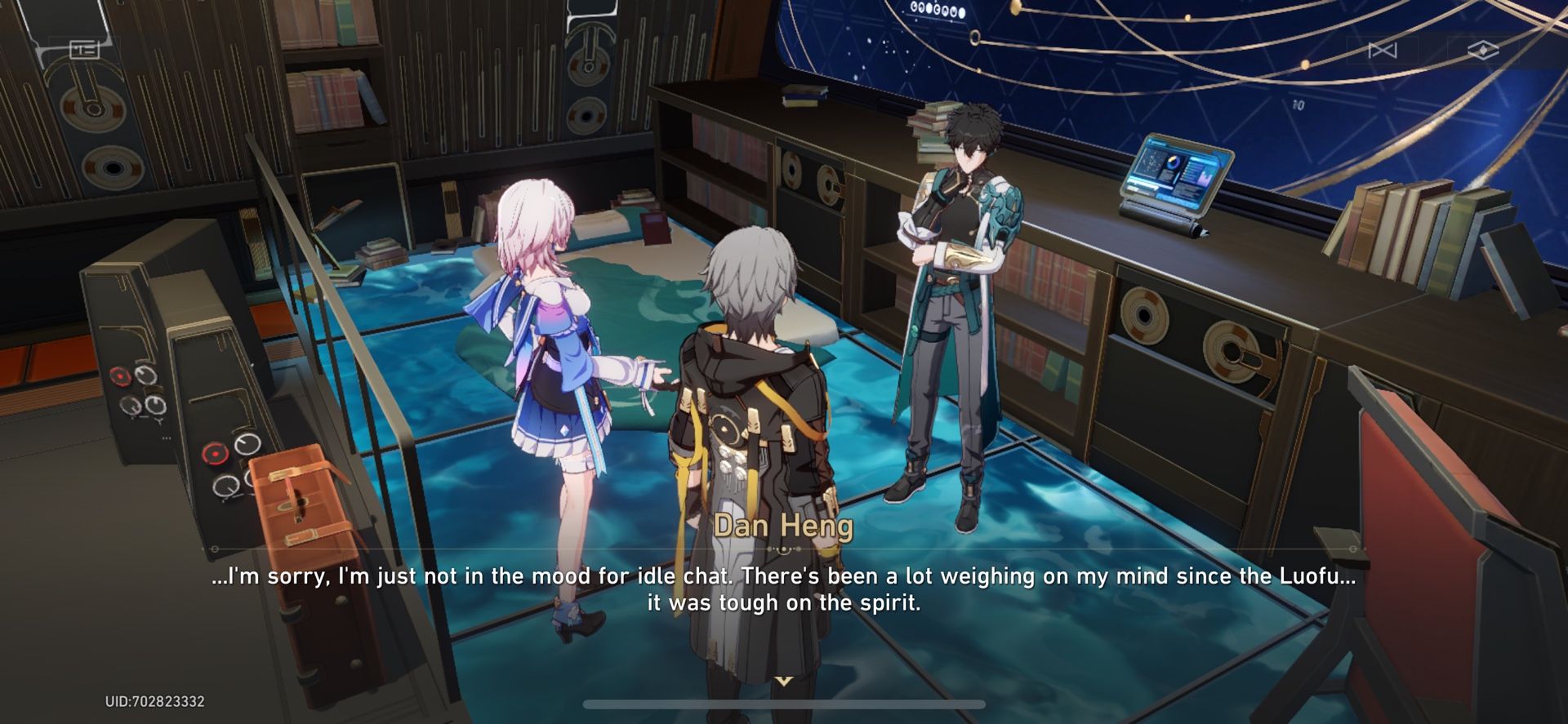Click the dialogue progress bar
The image size is (1568, 724).
pyautogui.click(x=784, y=705)
